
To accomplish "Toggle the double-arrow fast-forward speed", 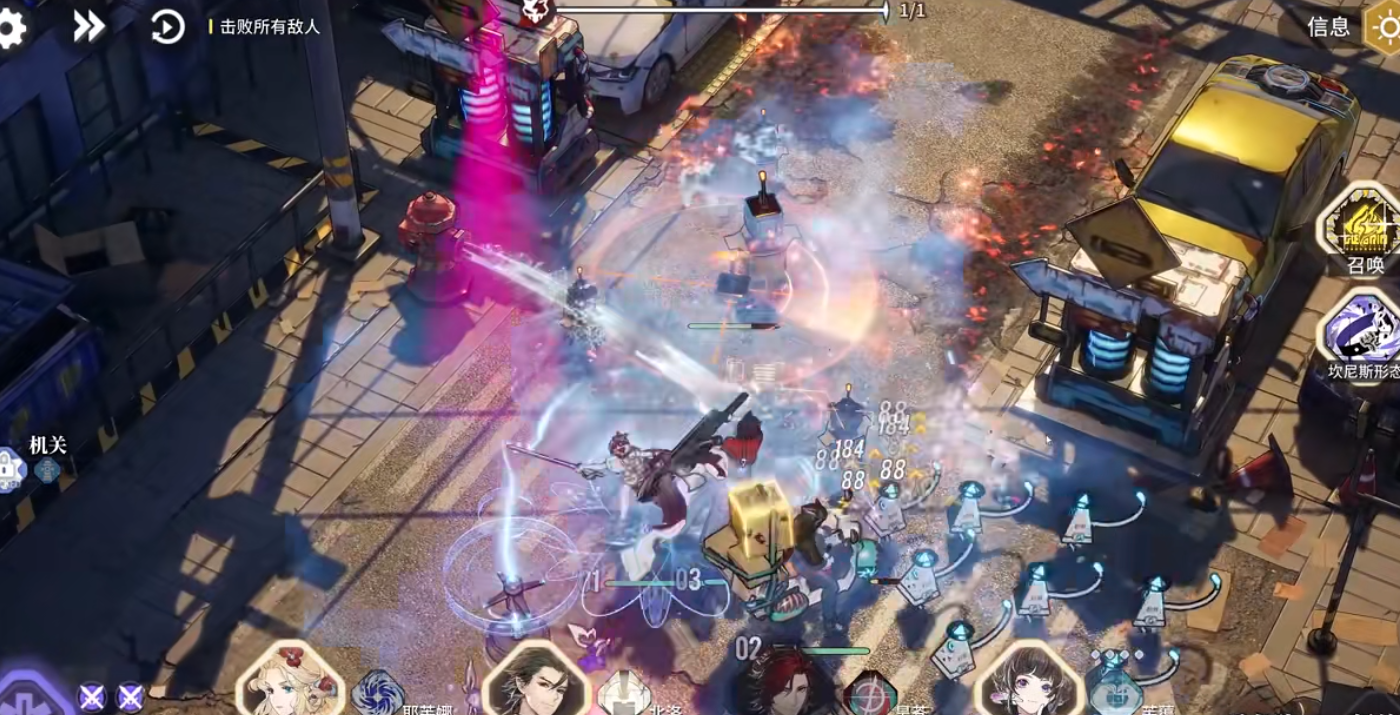I will (x=89, y=27).
